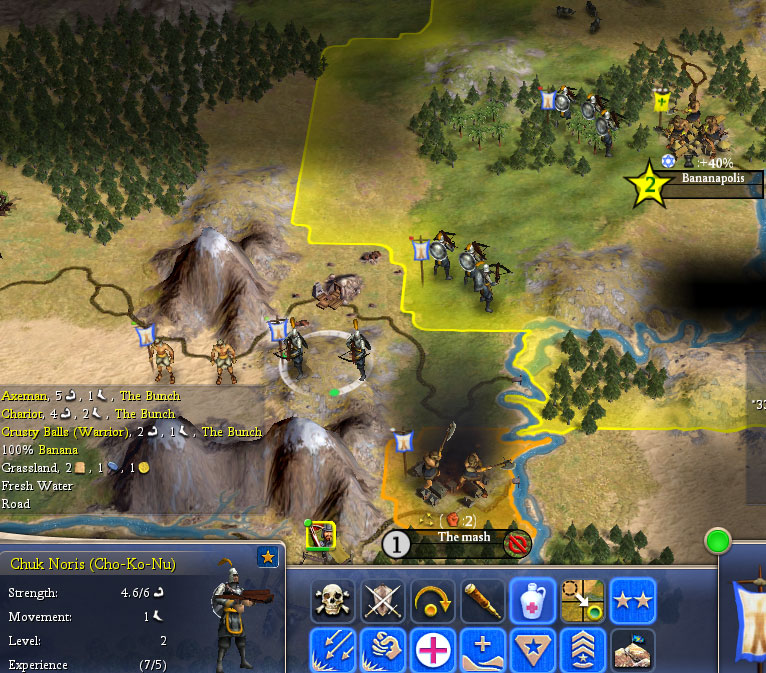Click the skull delete-unit button
This screenshot has height=673, width=766.
click(x=334, y=600)
